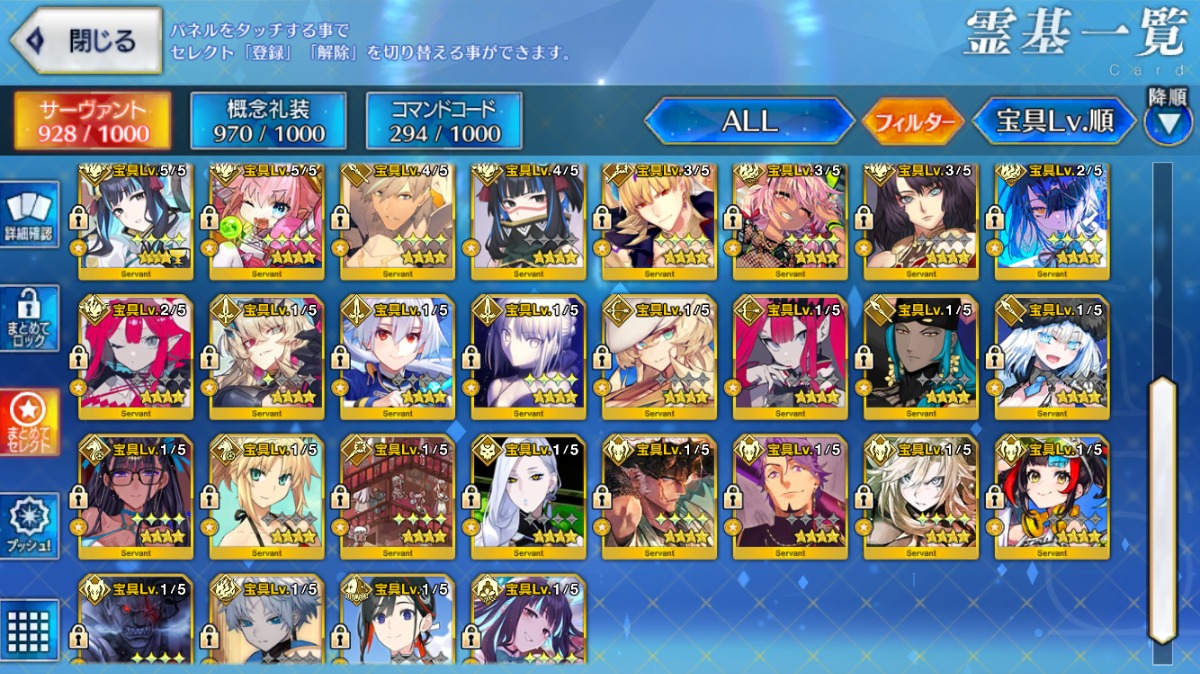
Task: Tap the プッシュ! button
Action: click(29, 526)
